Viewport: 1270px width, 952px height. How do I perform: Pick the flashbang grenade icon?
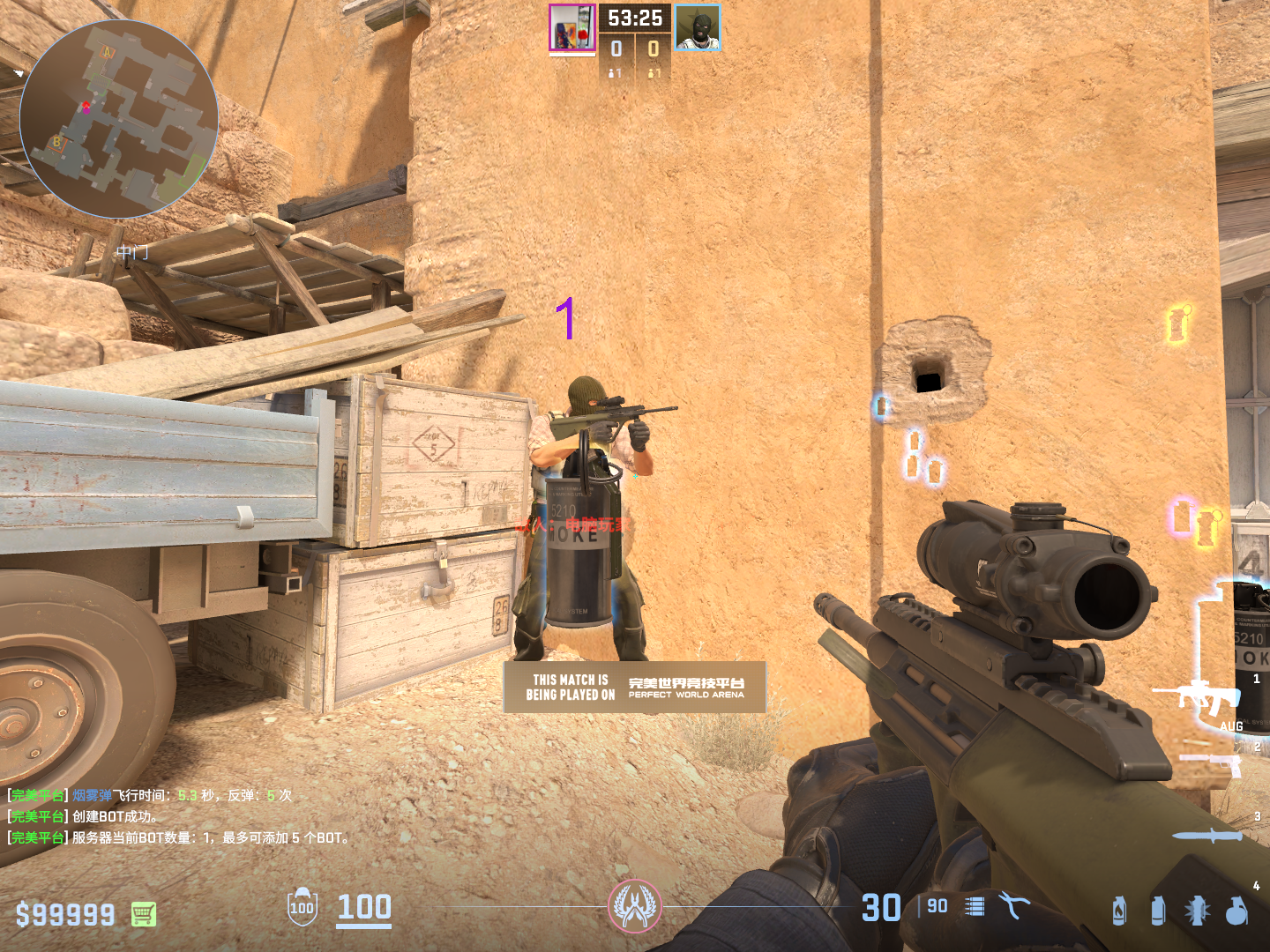click(1197, 911)
